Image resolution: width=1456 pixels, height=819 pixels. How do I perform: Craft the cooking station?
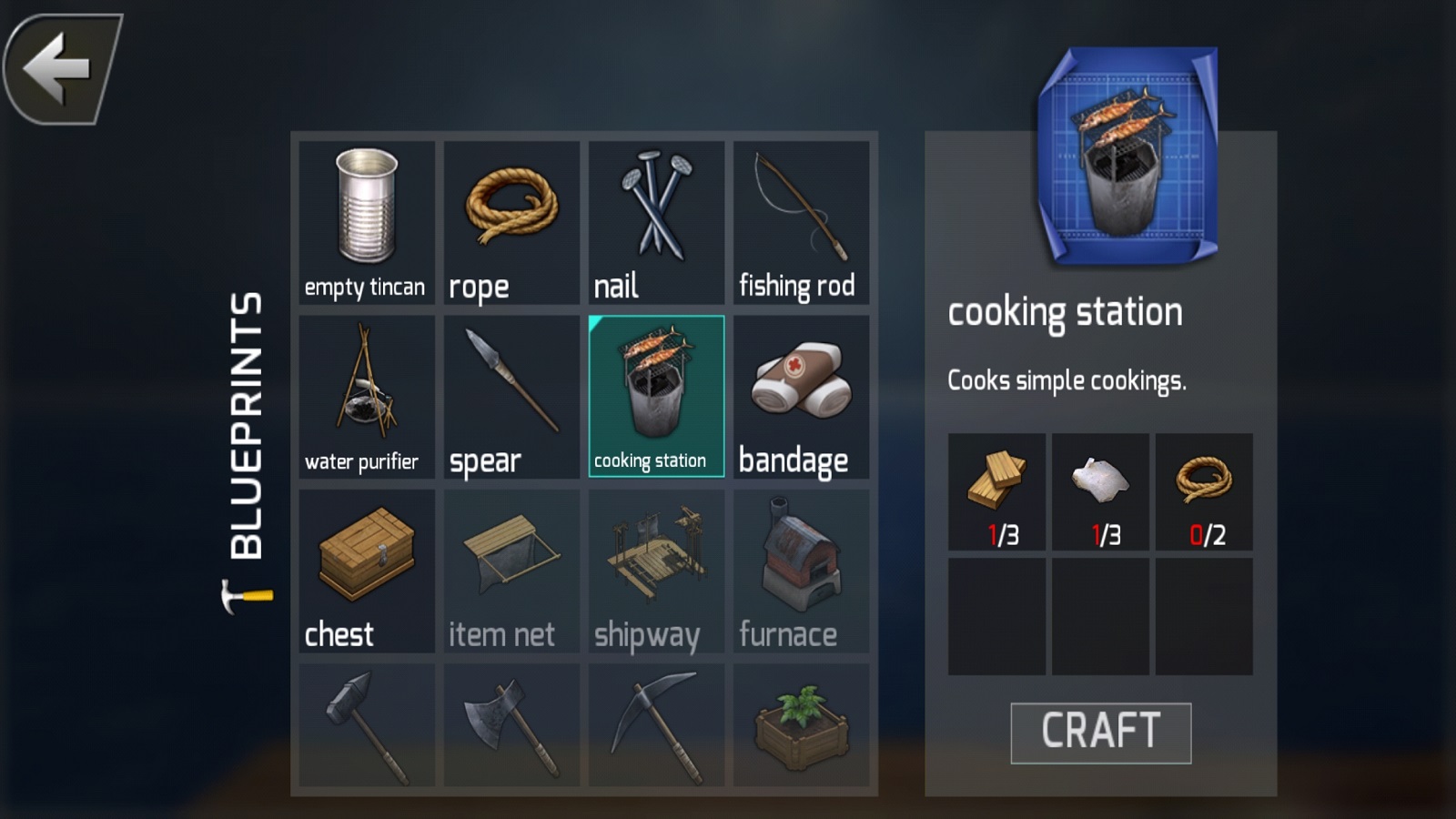coord(1100,733)
